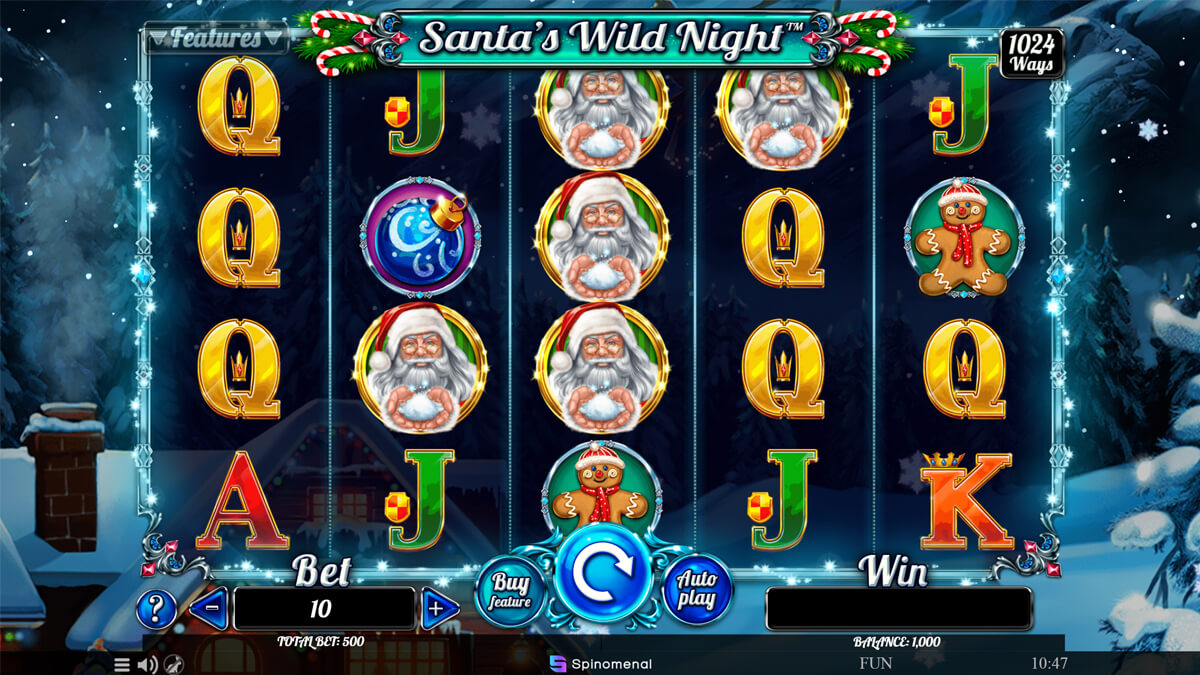Open the hamburger menu
1200x675 pixels.
click(122, 664)
